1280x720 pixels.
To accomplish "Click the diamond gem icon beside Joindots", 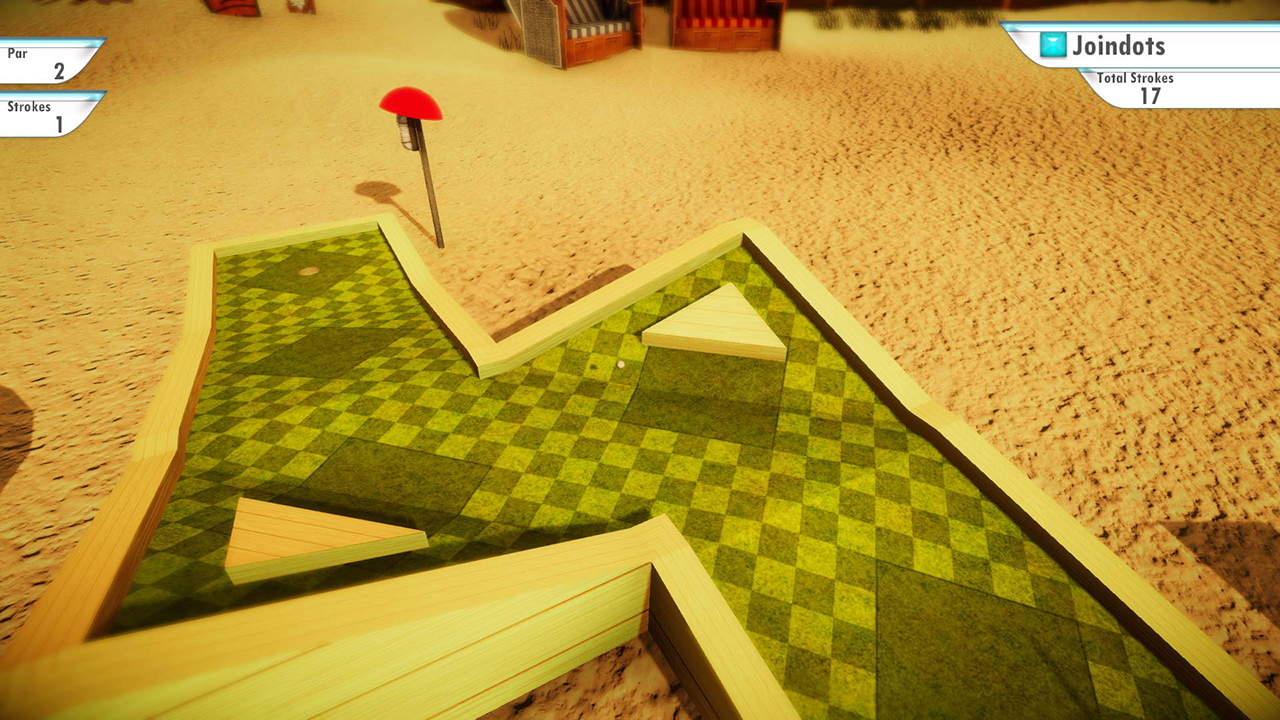I will click(x=1052, y=46).
